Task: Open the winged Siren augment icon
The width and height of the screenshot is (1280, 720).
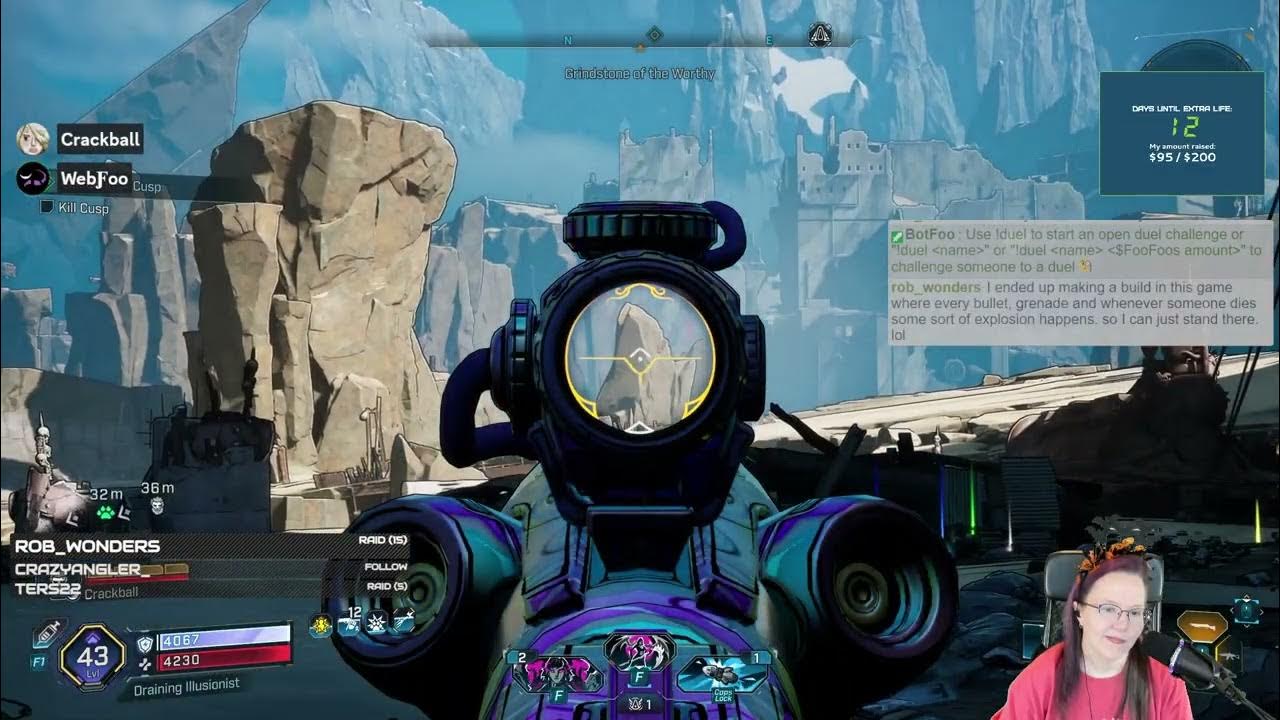Action: click(638, 650)
